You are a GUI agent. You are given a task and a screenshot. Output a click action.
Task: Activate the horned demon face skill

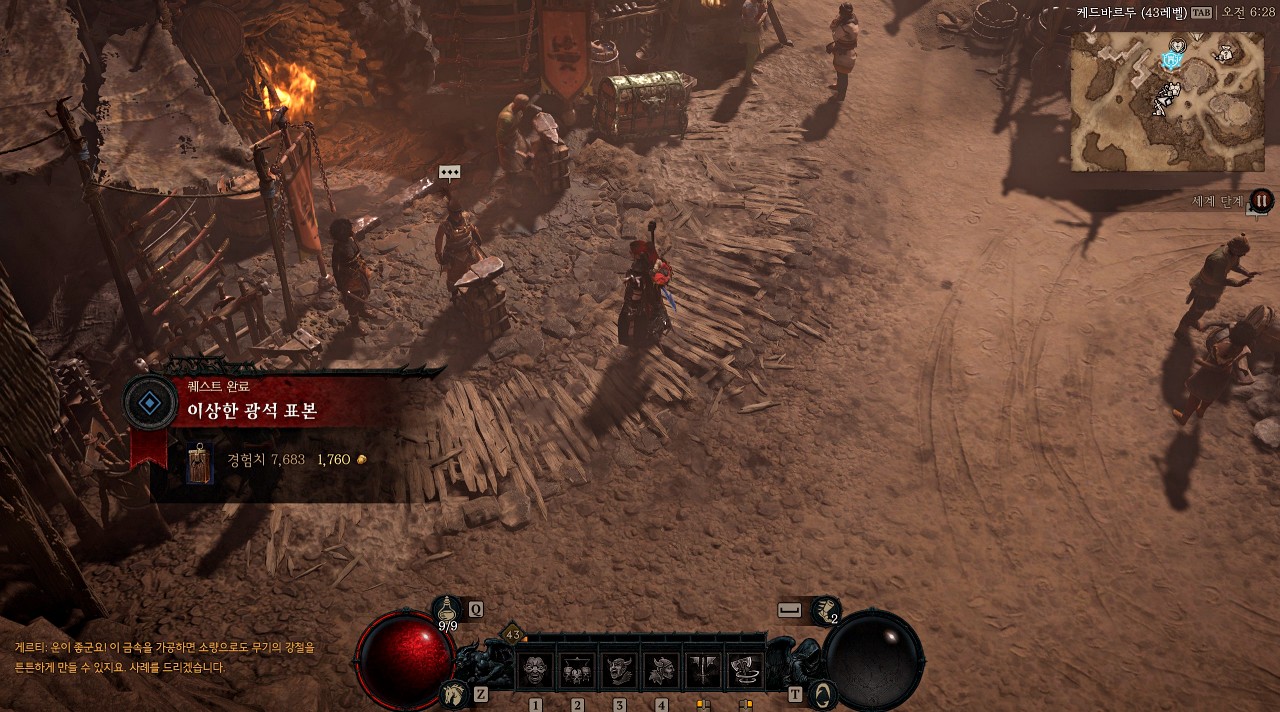pyautogui.click(x=619, y=669)
